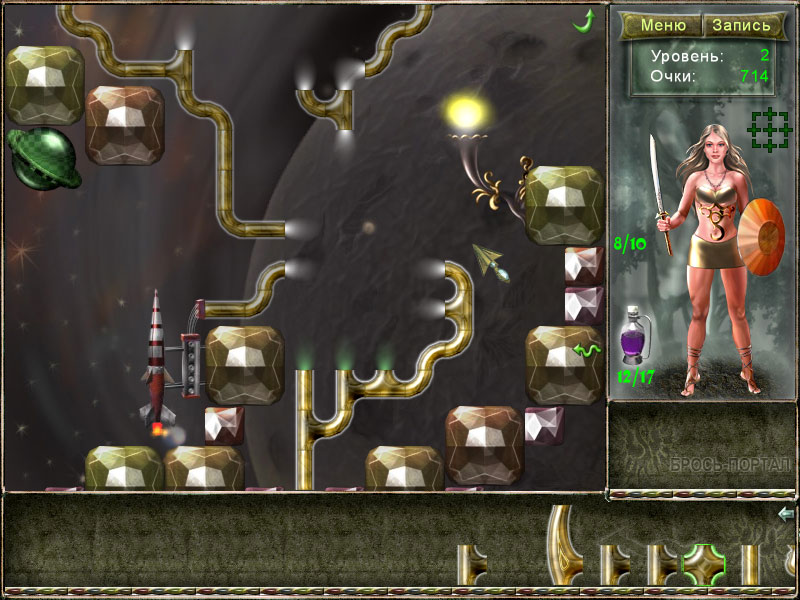Choose the straight vertical pipe piece
This screenshot has width=800, height=600.
pyautogui.click(x=750, y=566)
